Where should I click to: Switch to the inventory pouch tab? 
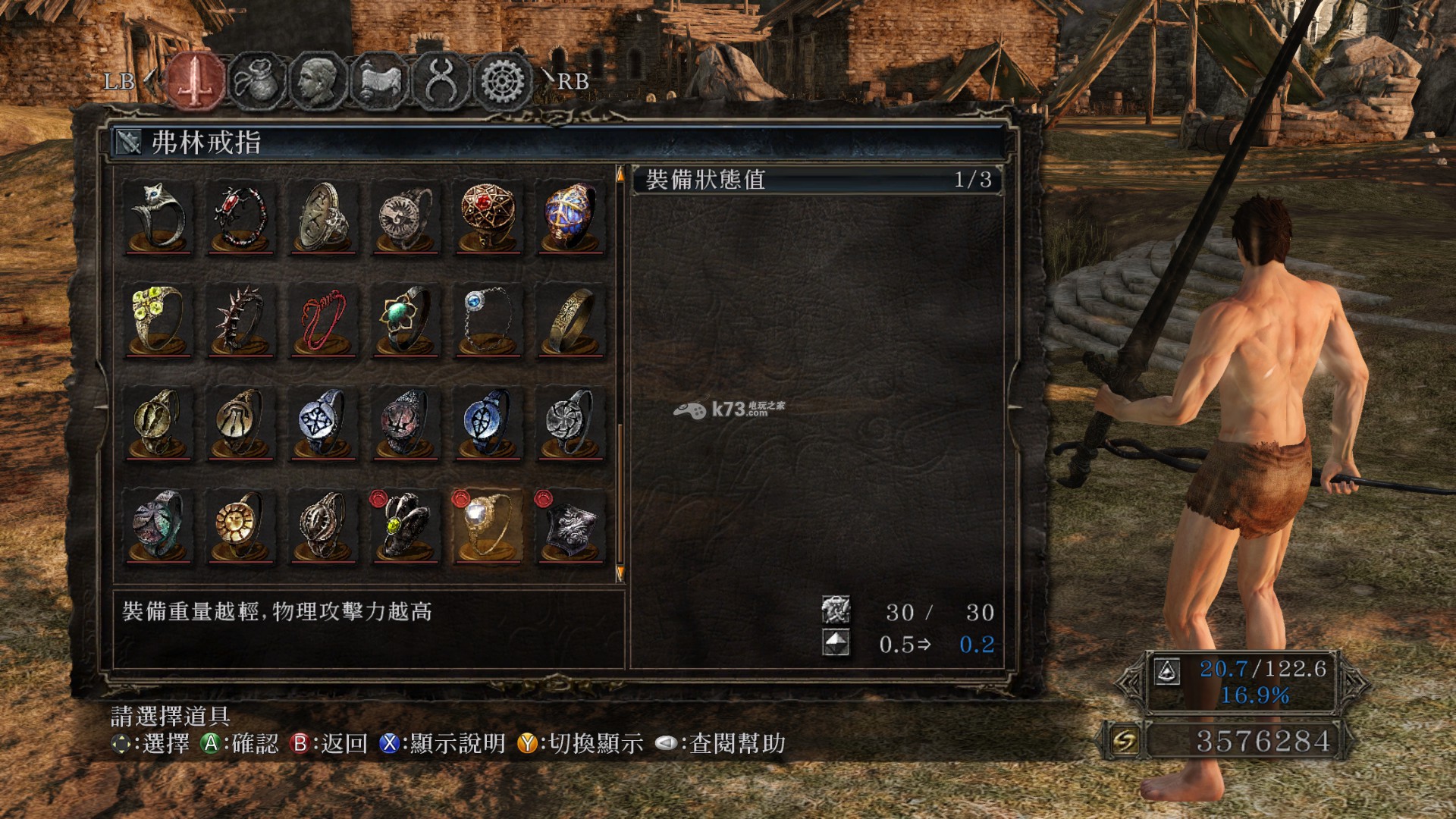point(257,80)
